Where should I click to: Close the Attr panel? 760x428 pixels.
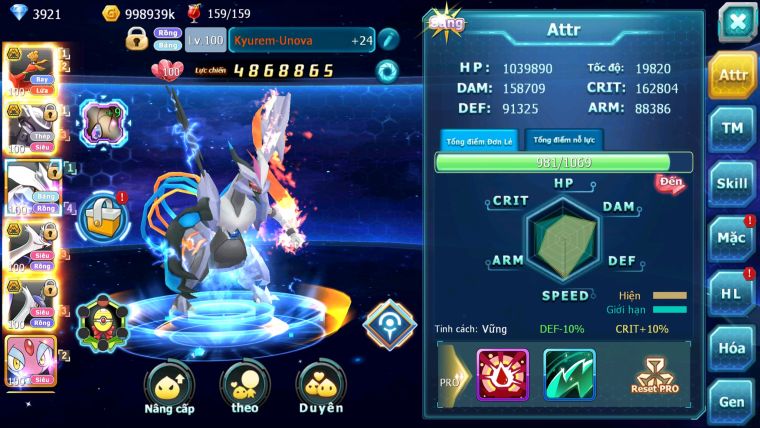click(736, 21)
